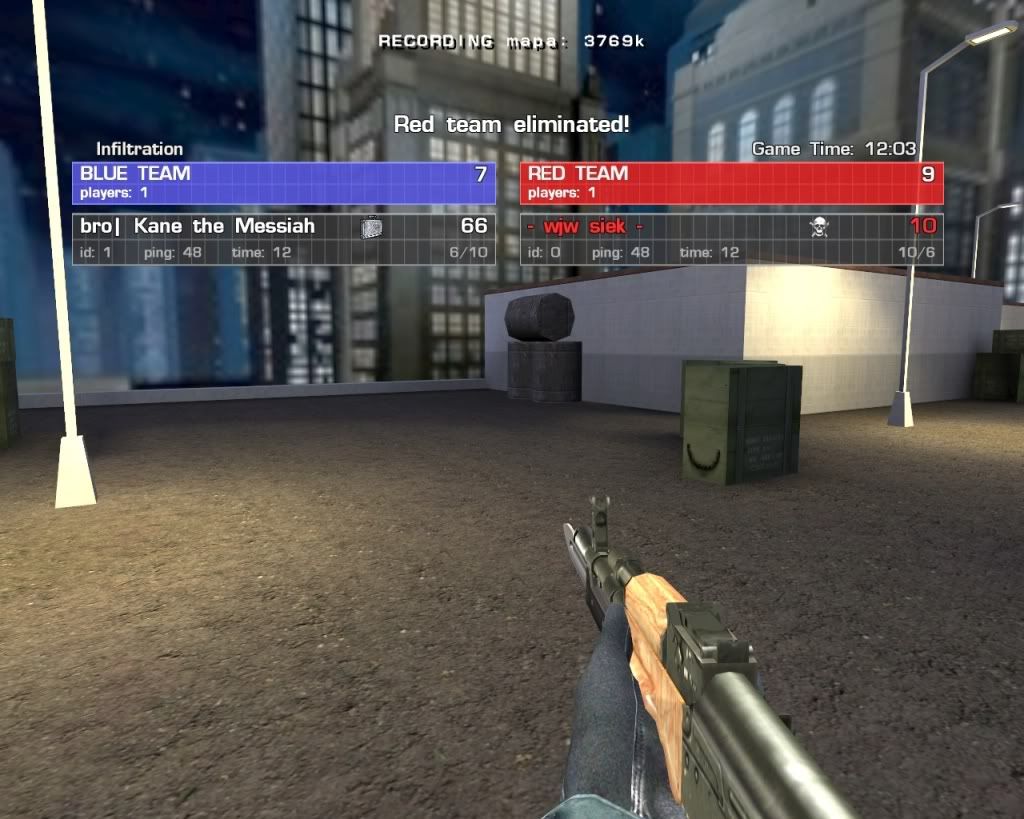This screenshot has height=819, width=1024.
Task: Select the BLUE TEAM scoreboard header
Action: coord(284,183)
